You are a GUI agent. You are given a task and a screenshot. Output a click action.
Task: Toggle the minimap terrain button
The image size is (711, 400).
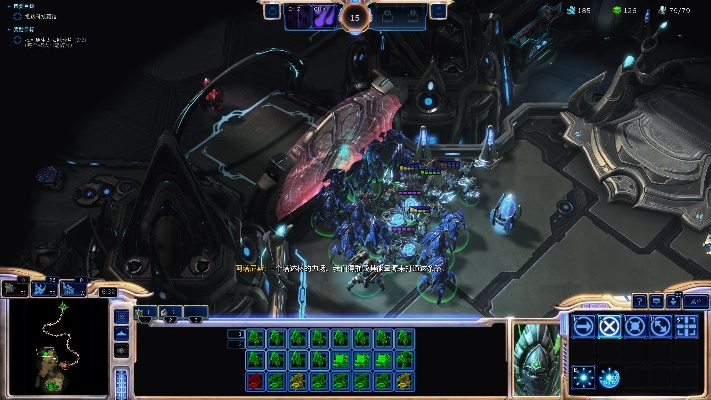pos(122,333)
